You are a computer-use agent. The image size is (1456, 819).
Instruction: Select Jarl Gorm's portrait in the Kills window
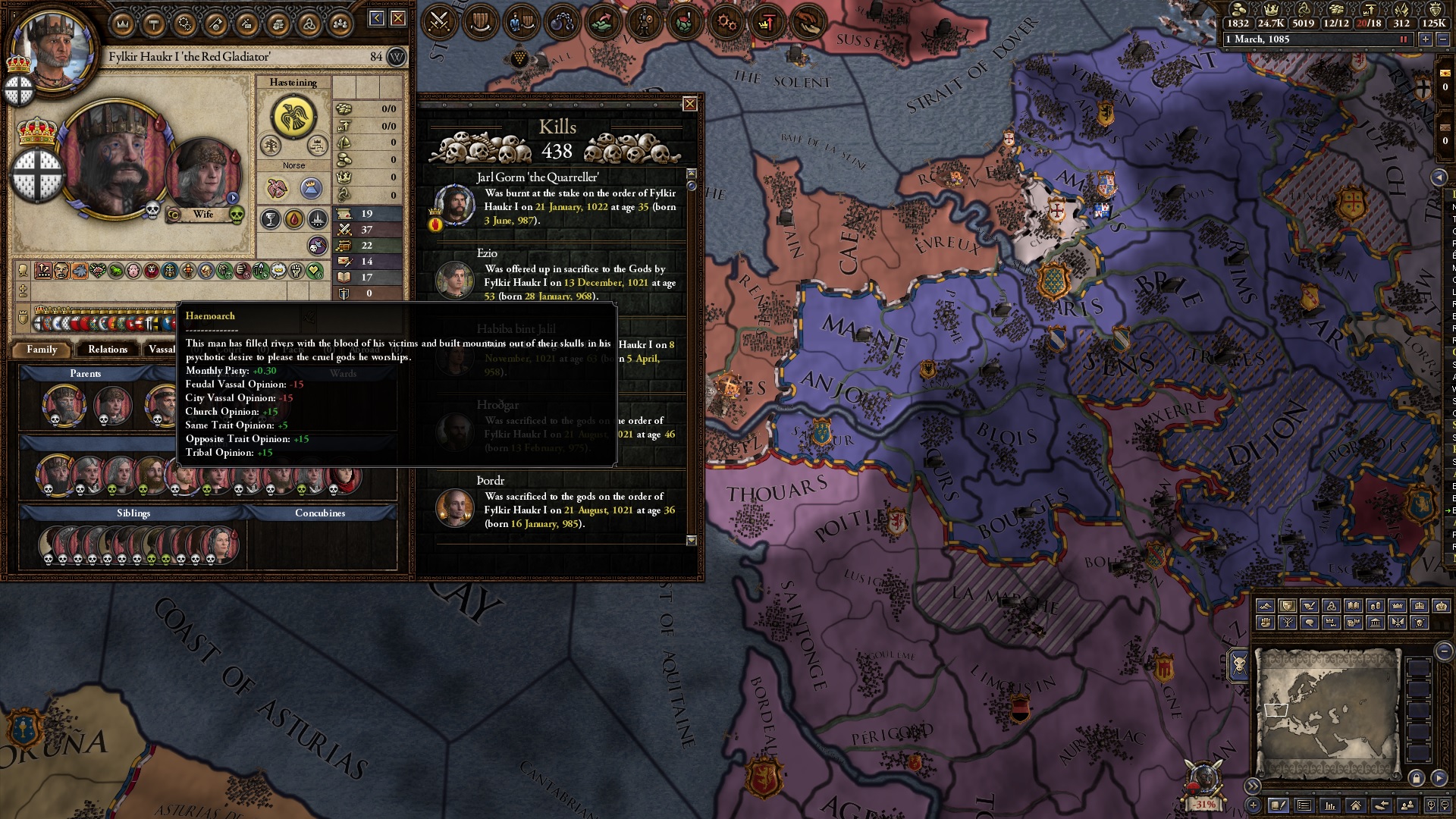[453, 205]
